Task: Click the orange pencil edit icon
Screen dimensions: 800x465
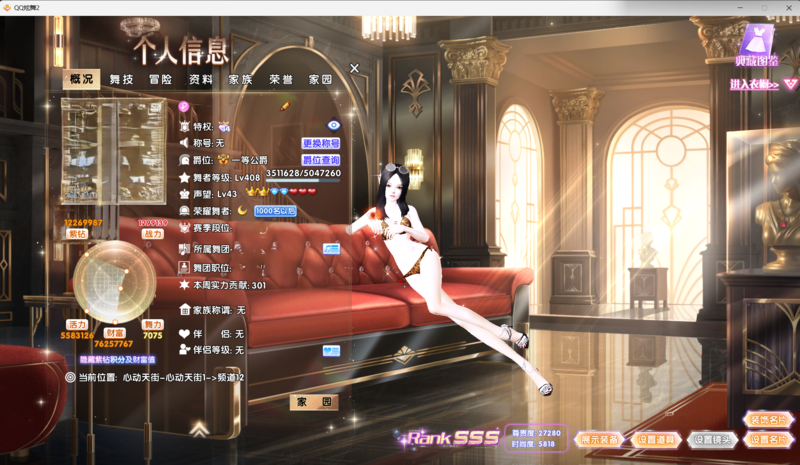Action: (285, 106)
